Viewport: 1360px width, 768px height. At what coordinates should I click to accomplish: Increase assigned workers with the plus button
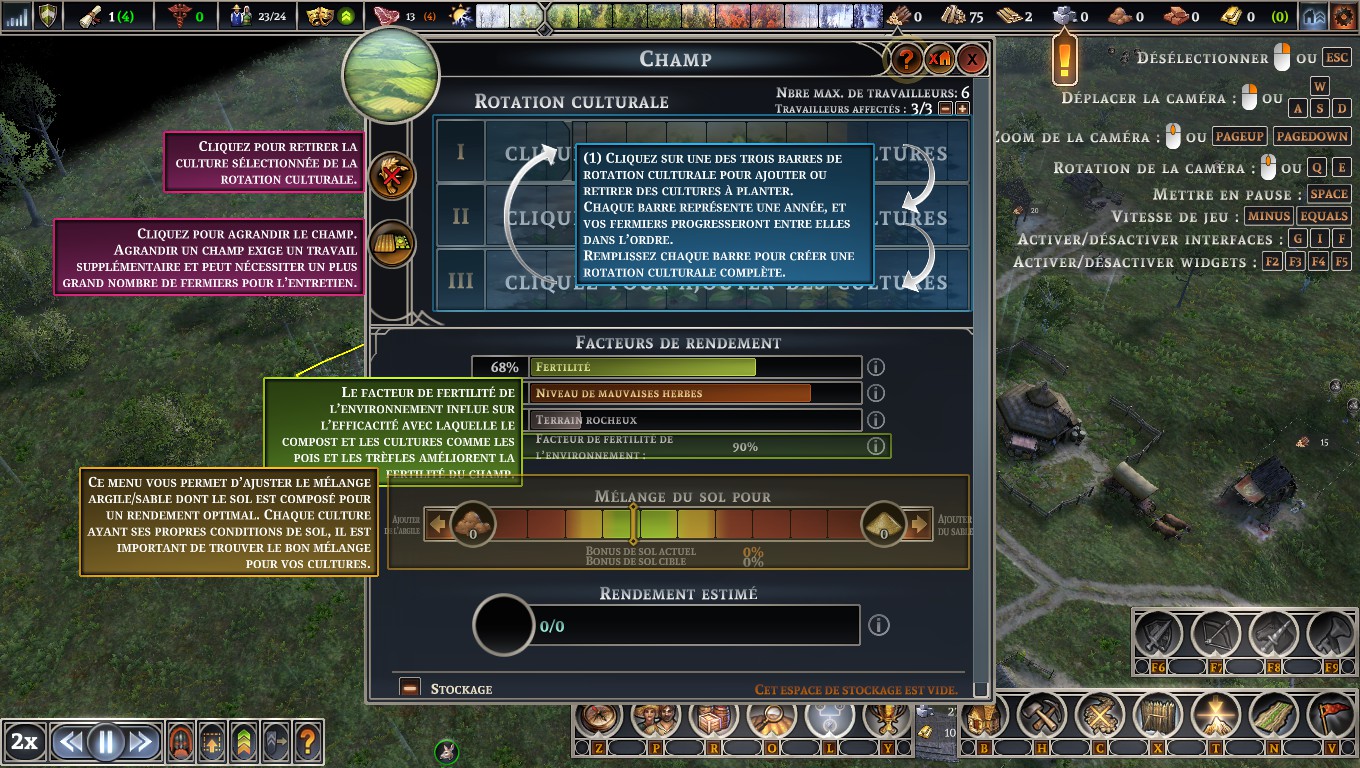(962, 109)
